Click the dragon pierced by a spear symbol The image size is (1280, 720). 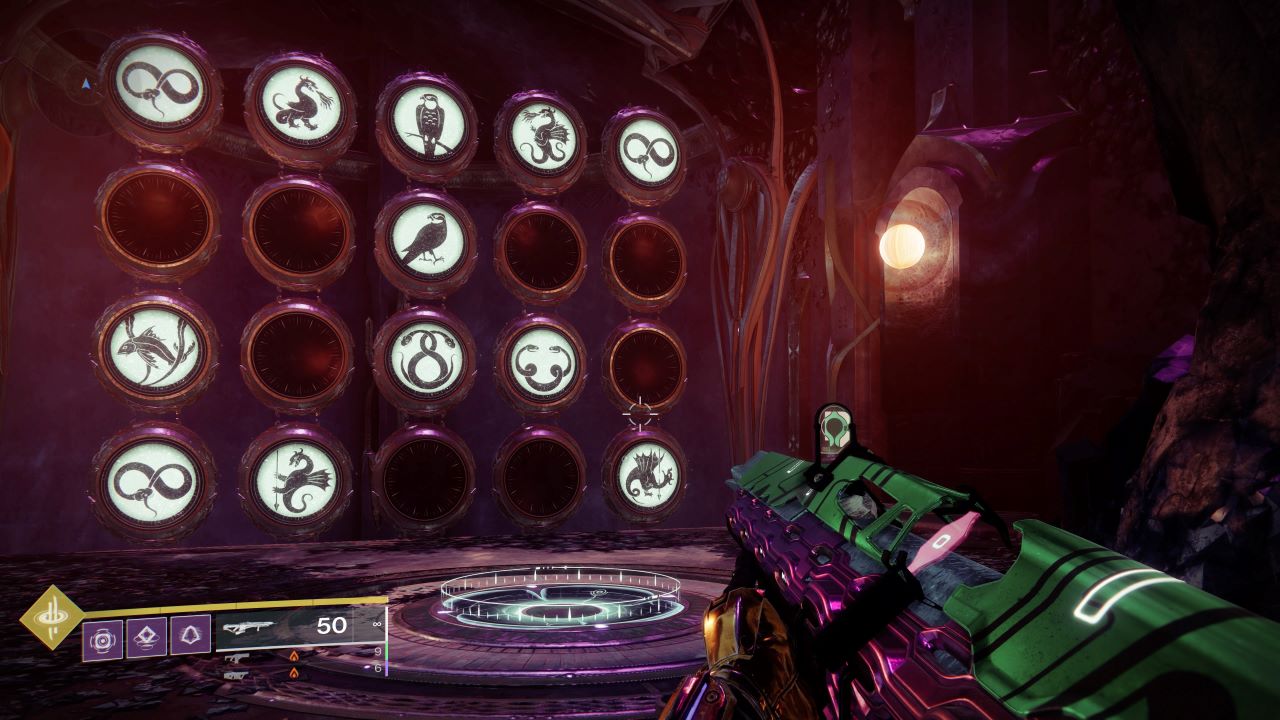(x=300, y=483)
